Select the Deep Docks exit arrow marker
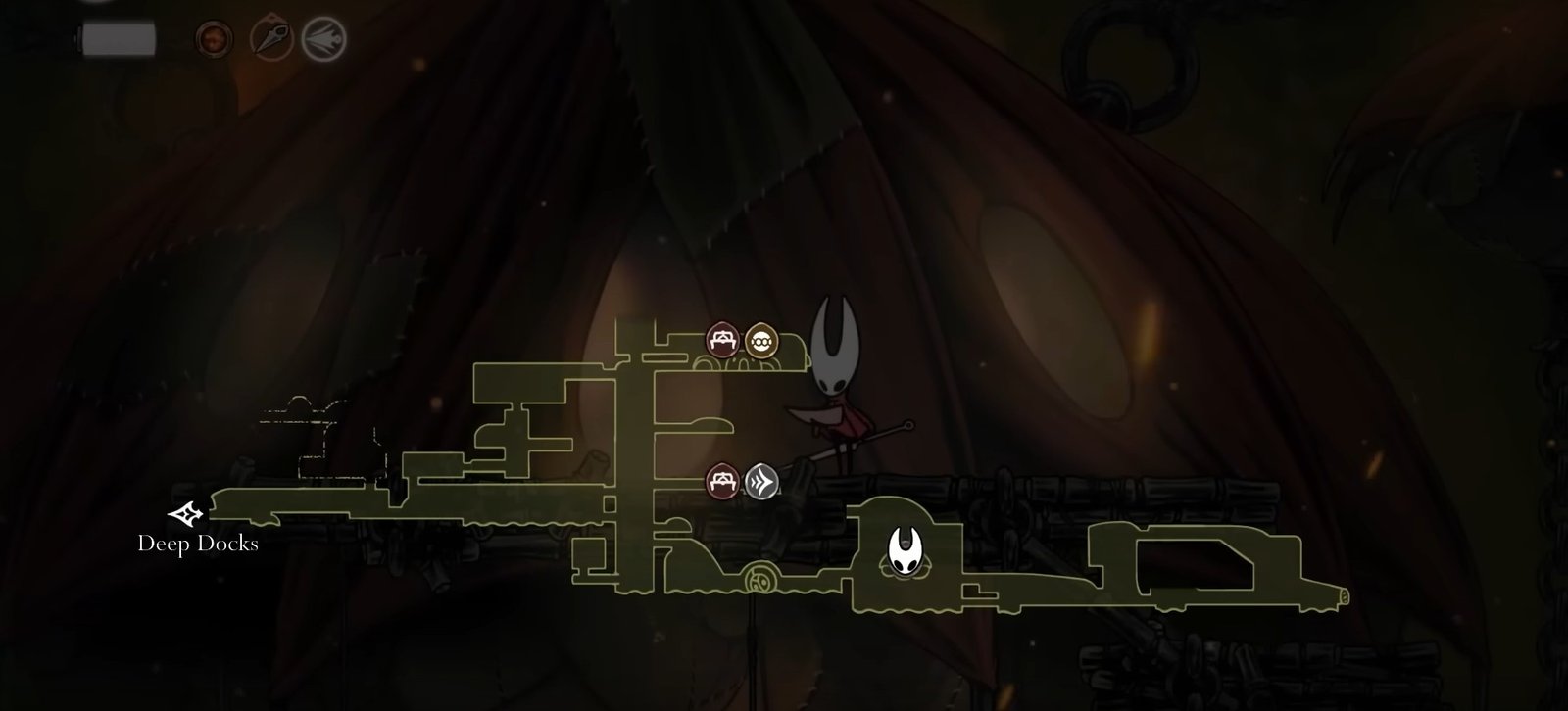This screenshot has width=1568, height=711. tap(186, 513)
